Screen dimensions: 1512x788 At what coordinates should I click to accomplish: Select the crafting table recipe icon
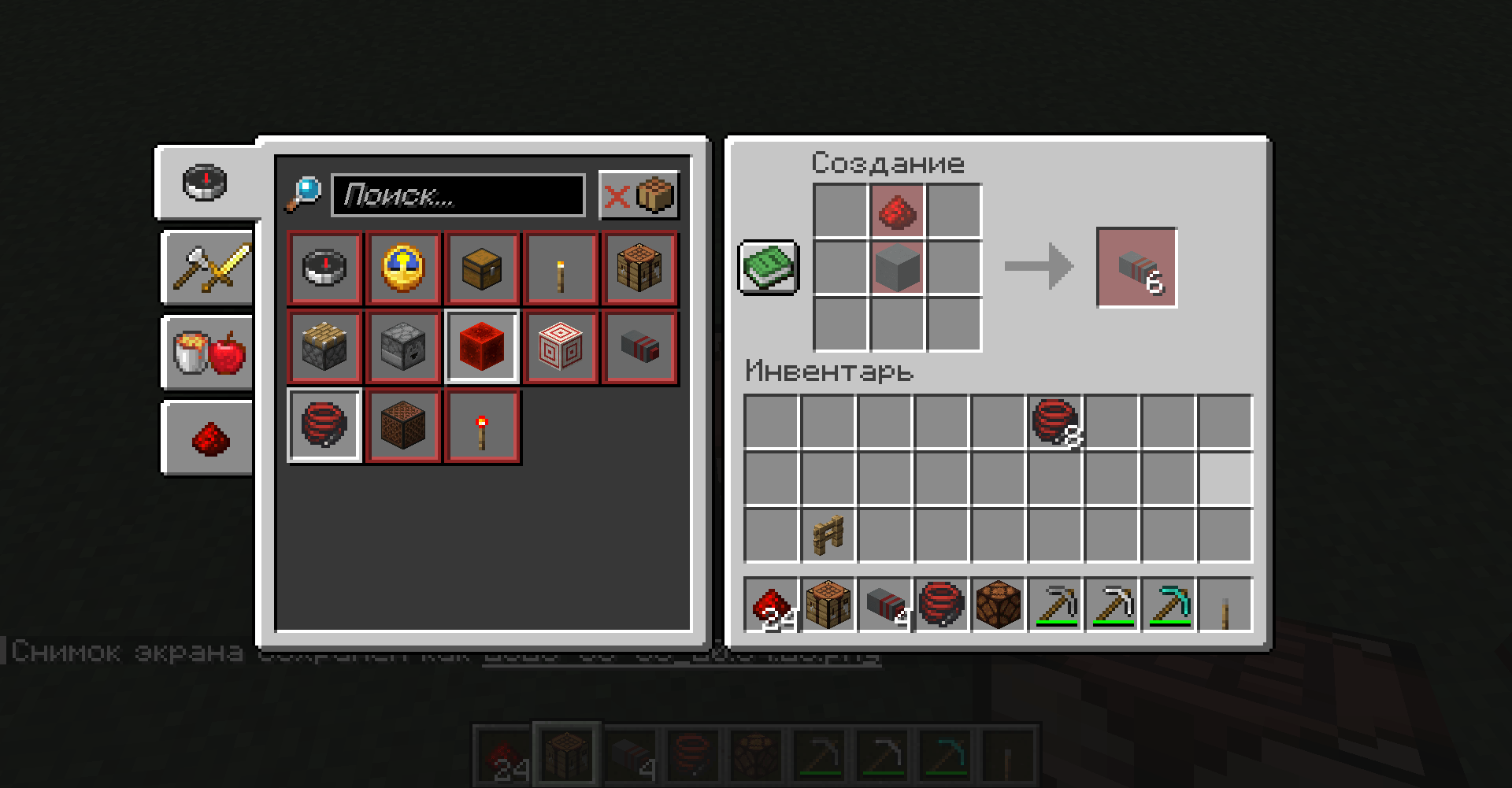pyautogui.click(x=639, y=268)
